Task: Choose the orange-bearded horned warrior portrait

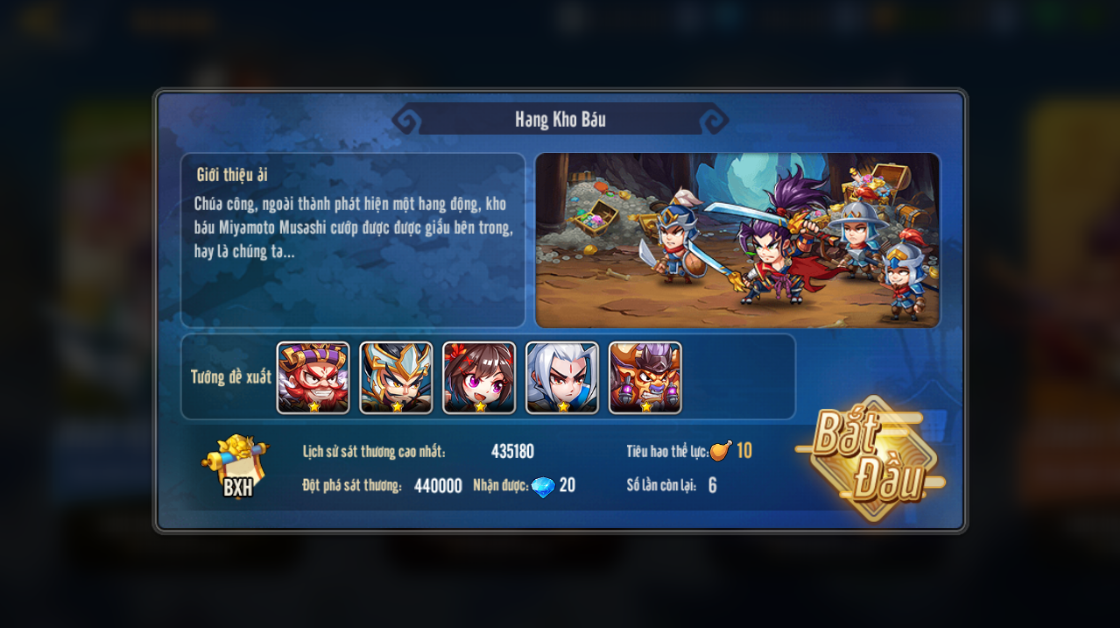Action: [645, 378]
